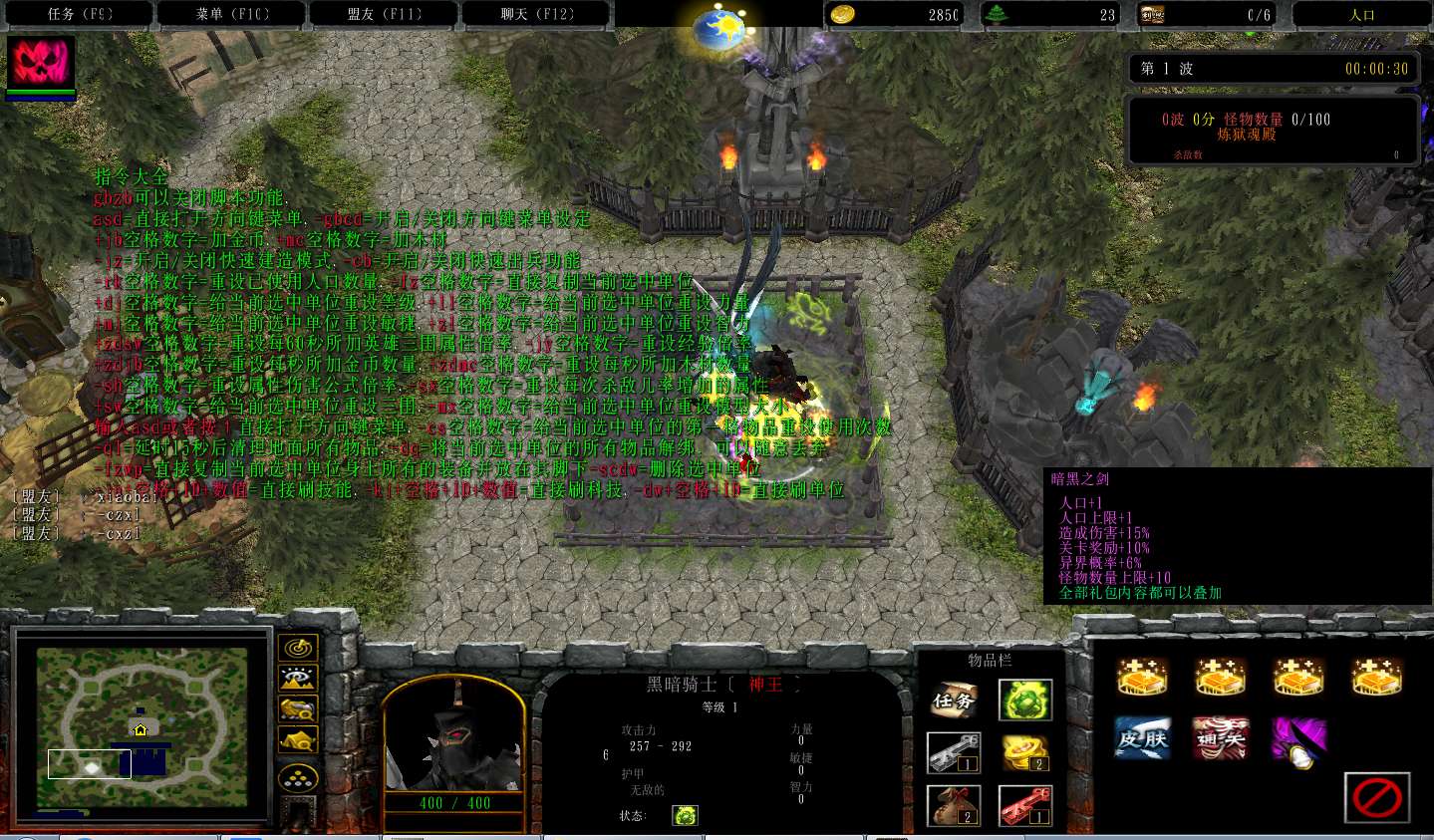
Task: Select the red key inventory item
Action: [1025, 805]
